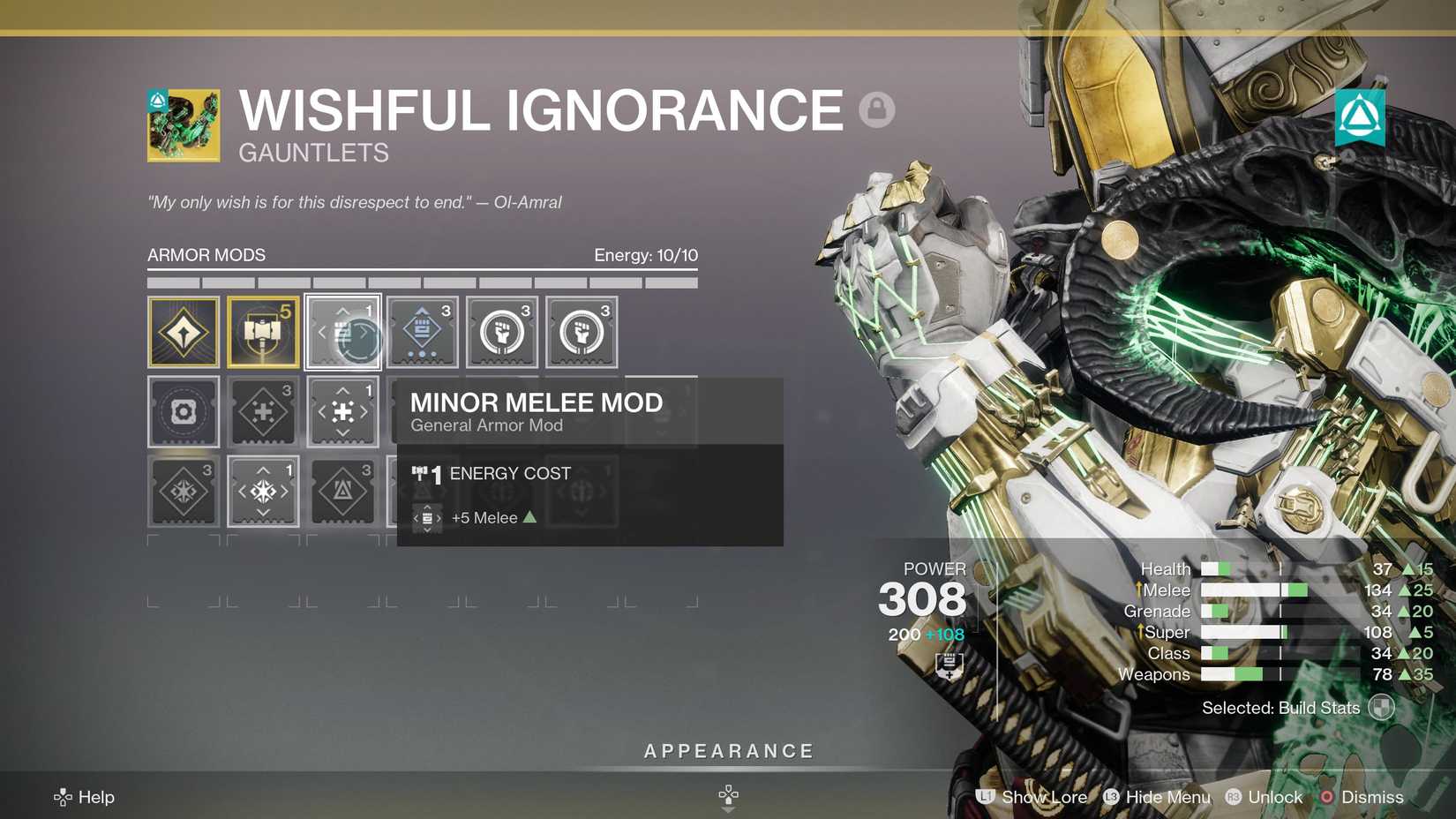1456x819 pixels.
Task: Select the gold subclass fragment mod icon
Action: (181, 331)
